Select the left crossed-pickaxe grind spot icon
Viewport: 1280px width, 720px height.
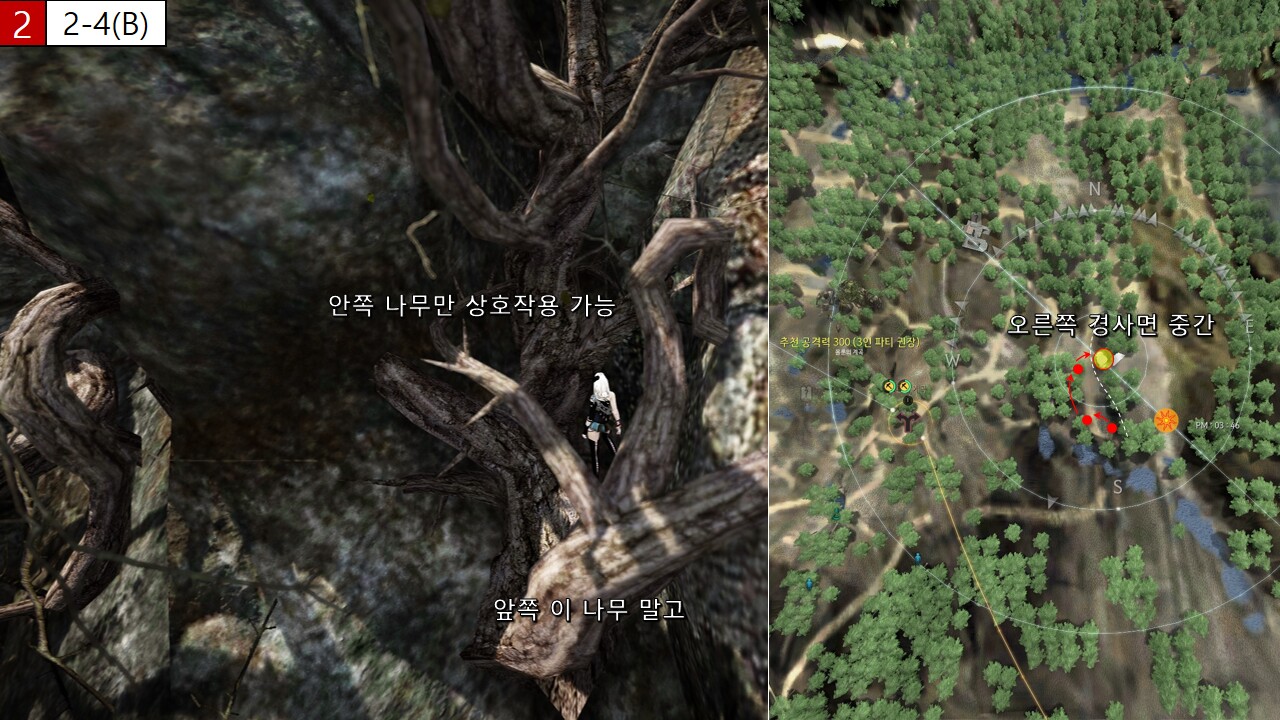(x=888, y=386)
